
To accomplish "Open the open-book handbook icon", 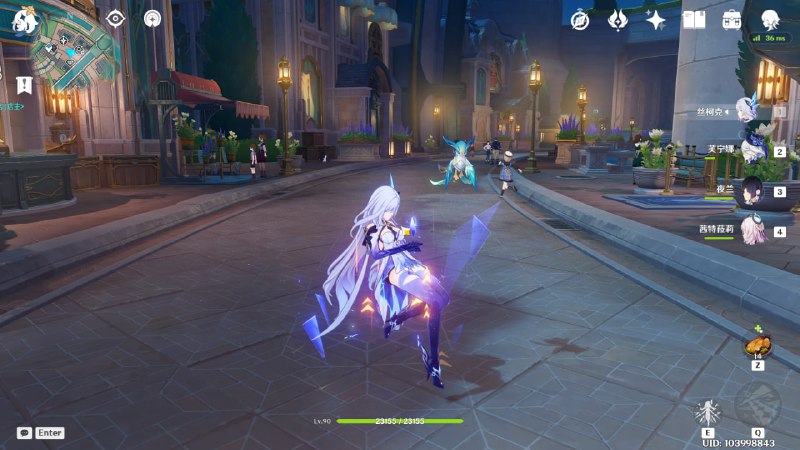I will pos(694,20).
